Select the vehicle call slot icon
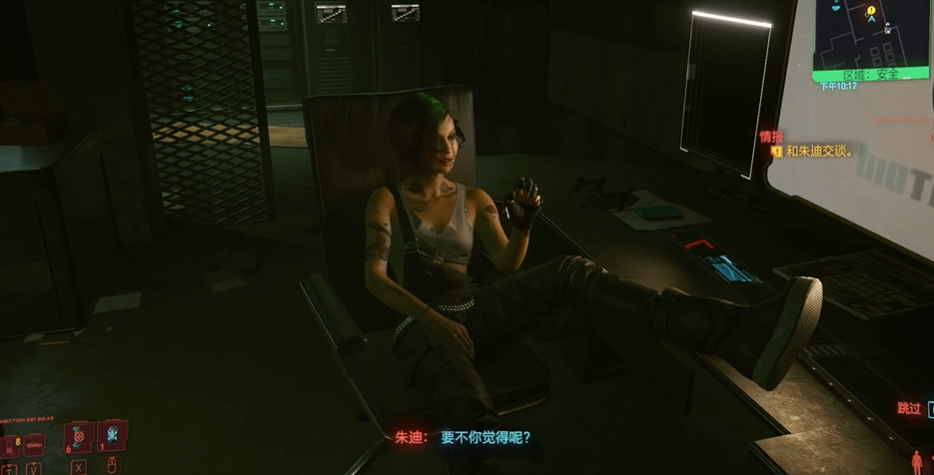Screen dimensions: 934x475 coord(34,444)
